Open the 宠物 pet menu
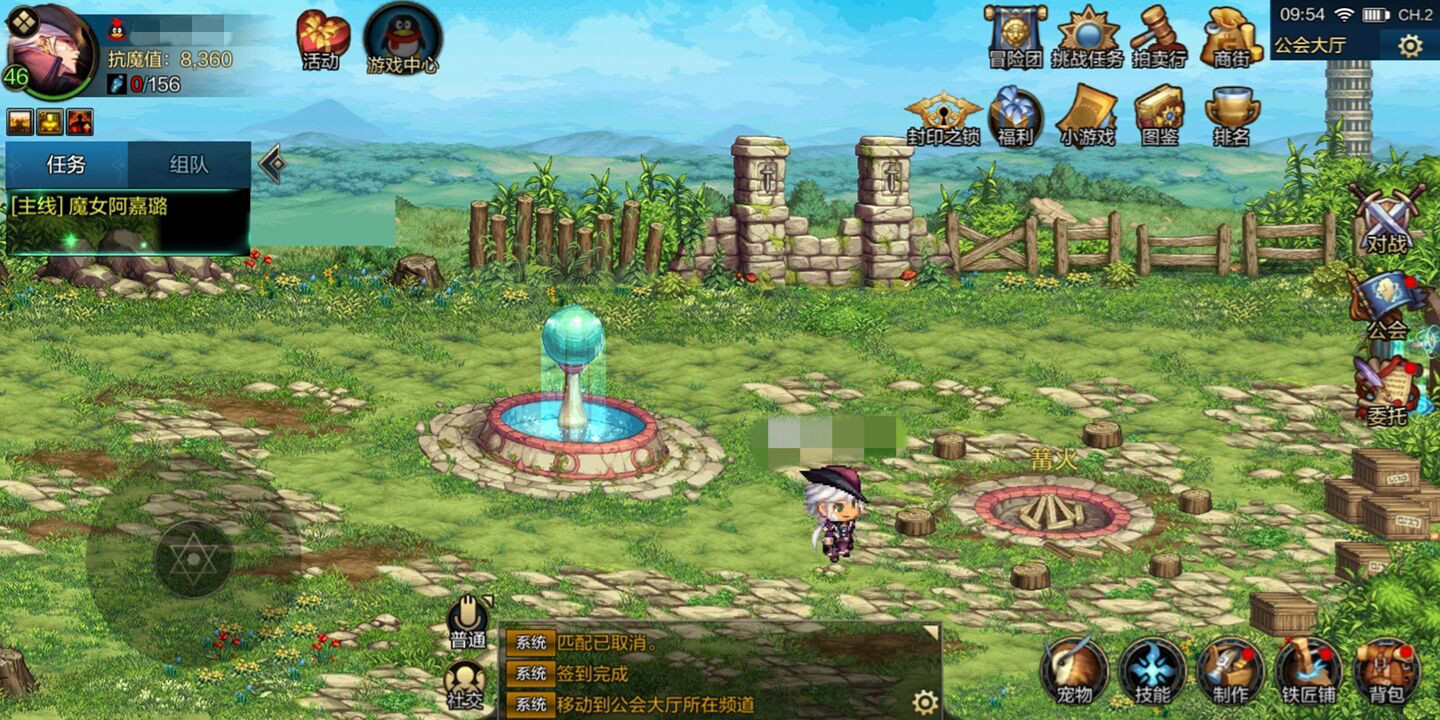 coord(1074,669)
